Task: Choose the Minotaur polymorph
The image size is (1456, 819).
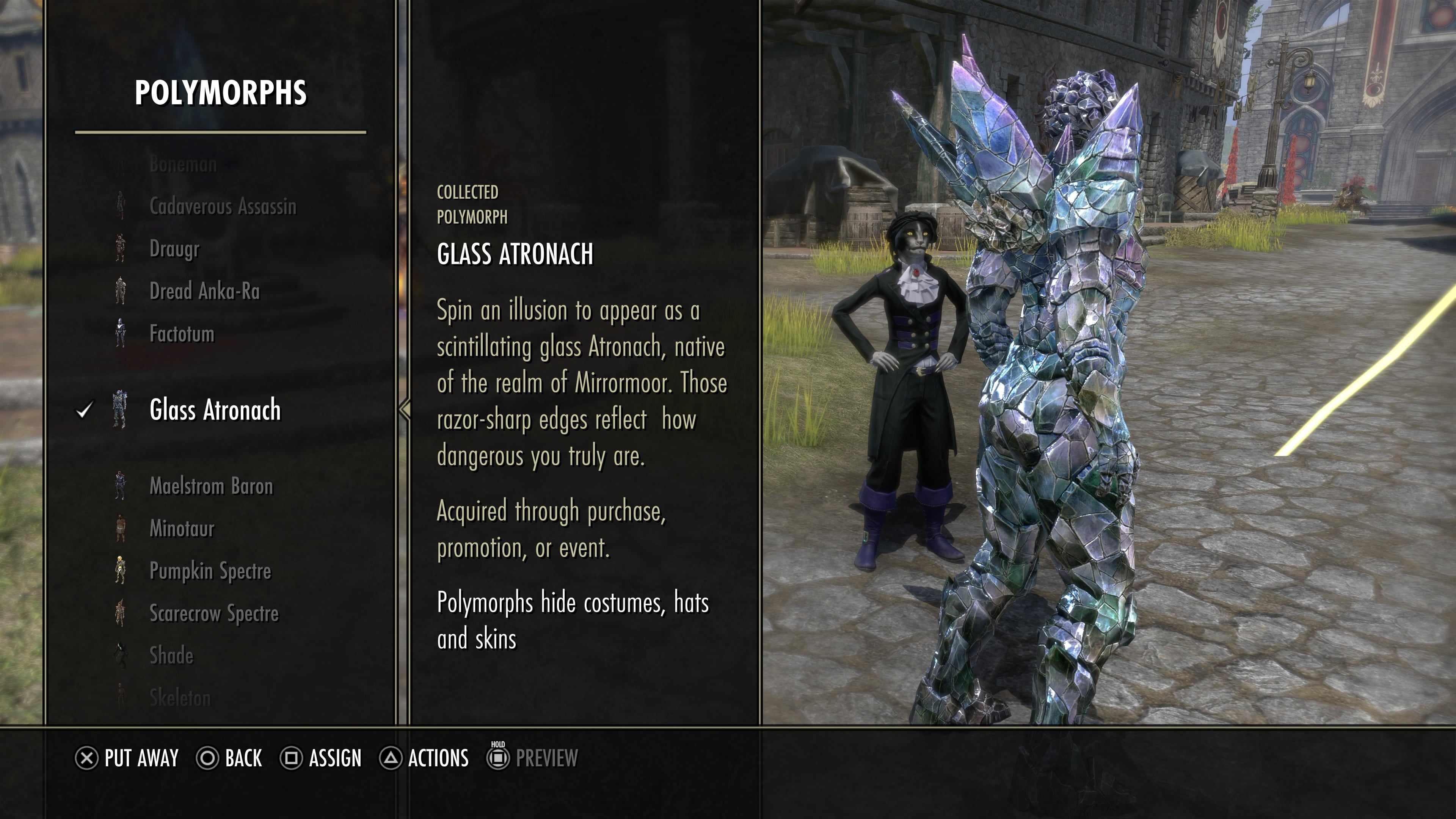Action: point(182,529)
